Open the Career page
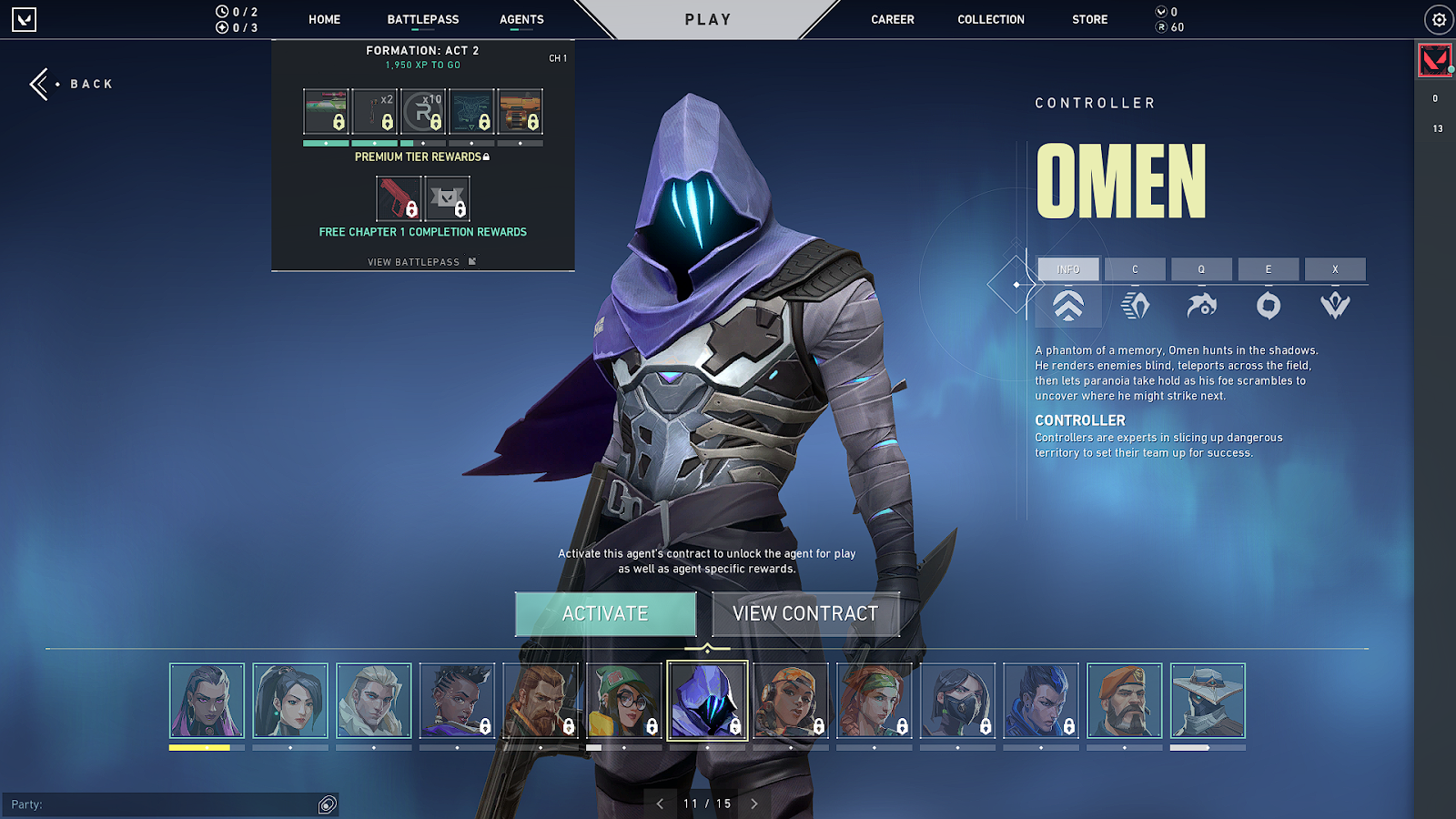The width and height of the screenshot is (1456, 819). [892, 19]
